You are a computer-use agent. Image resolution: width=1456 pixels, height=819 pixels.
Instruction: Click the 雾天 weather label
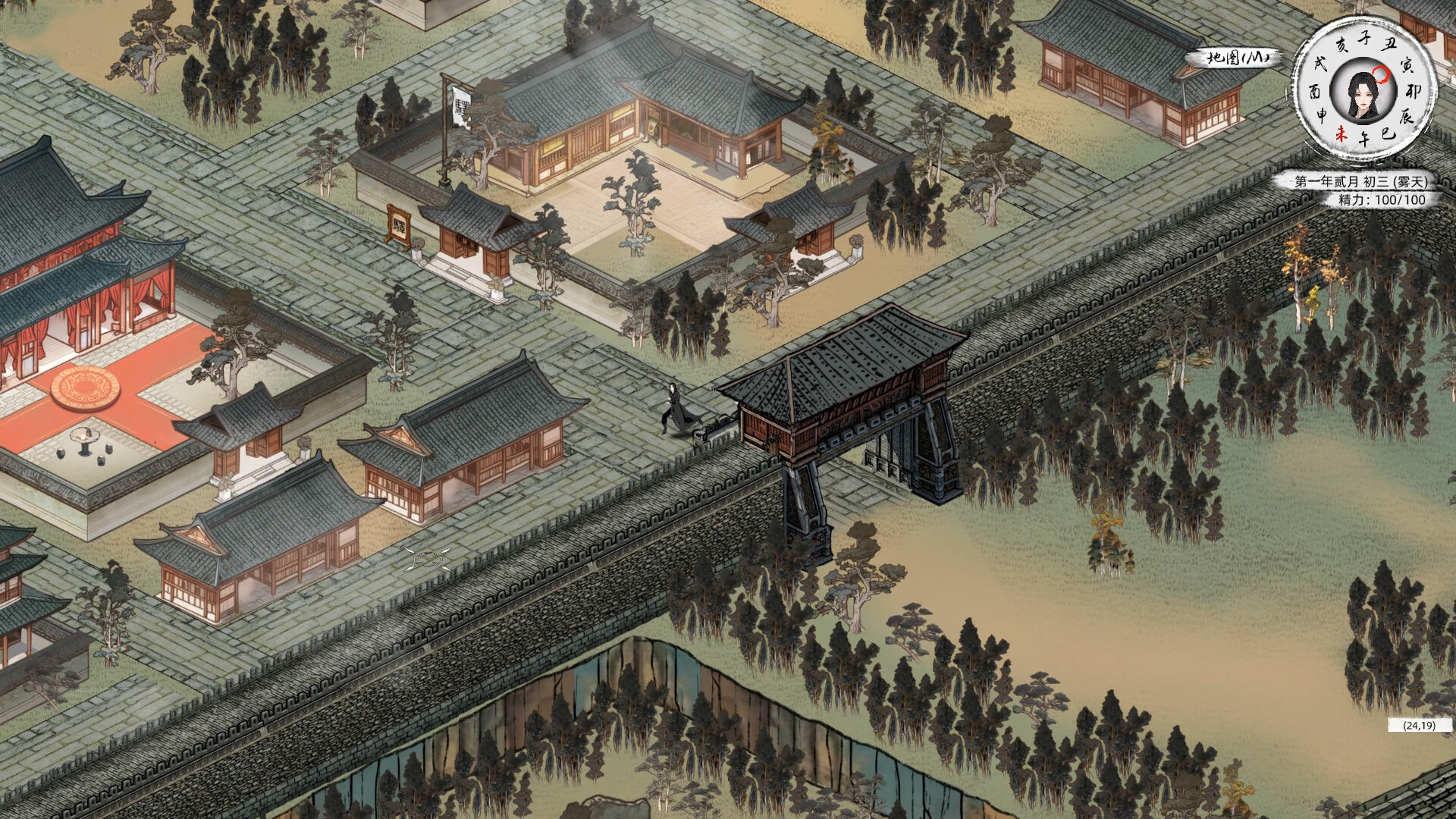(1412, 181)
